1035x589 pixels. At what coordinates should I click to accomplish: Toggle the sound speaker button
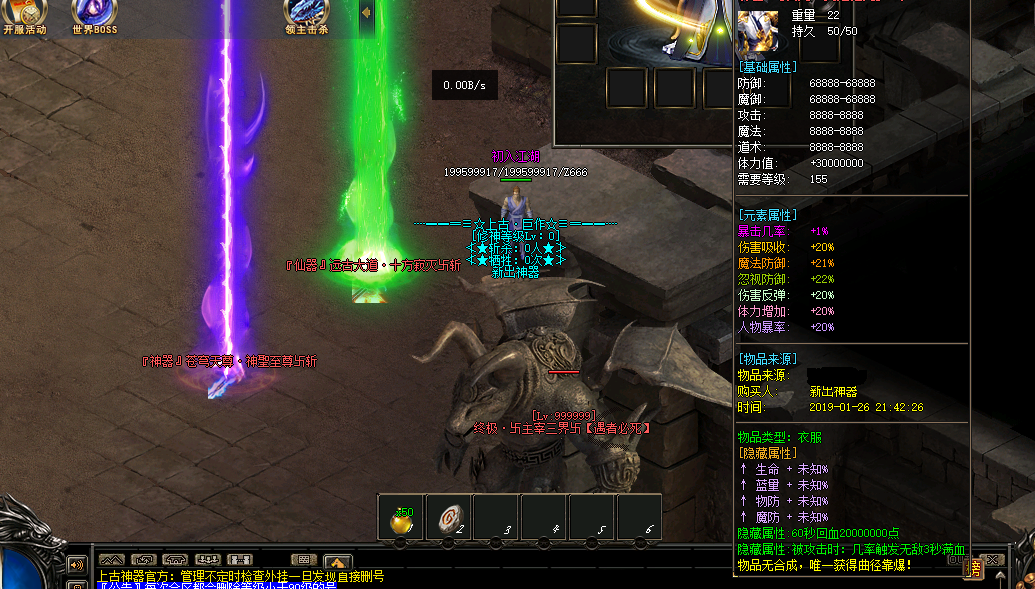76,564
